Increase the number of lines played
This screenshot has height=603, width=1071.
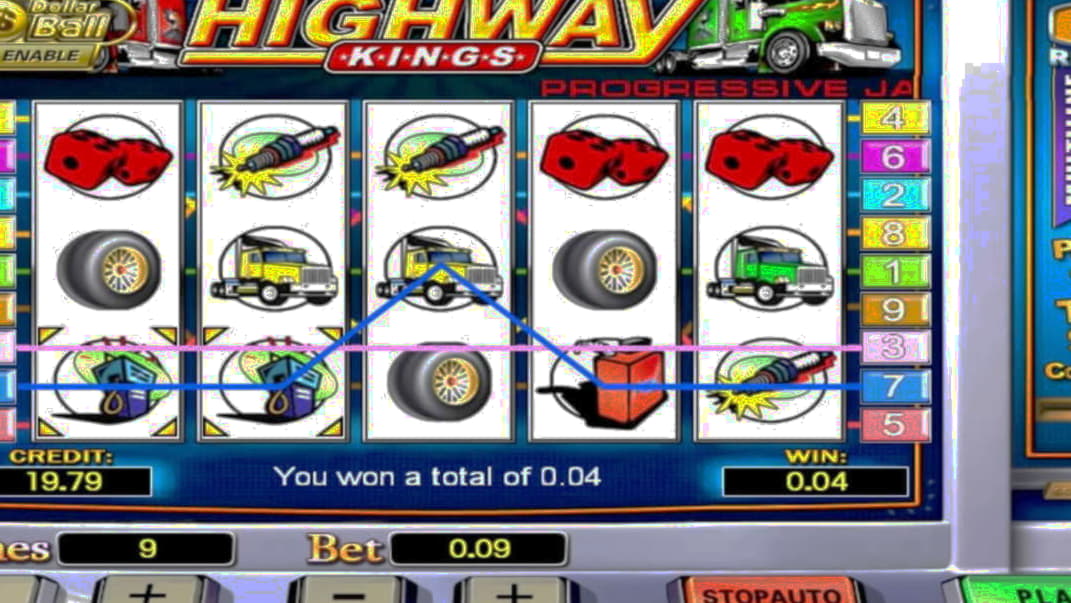[x=147, y=590]
